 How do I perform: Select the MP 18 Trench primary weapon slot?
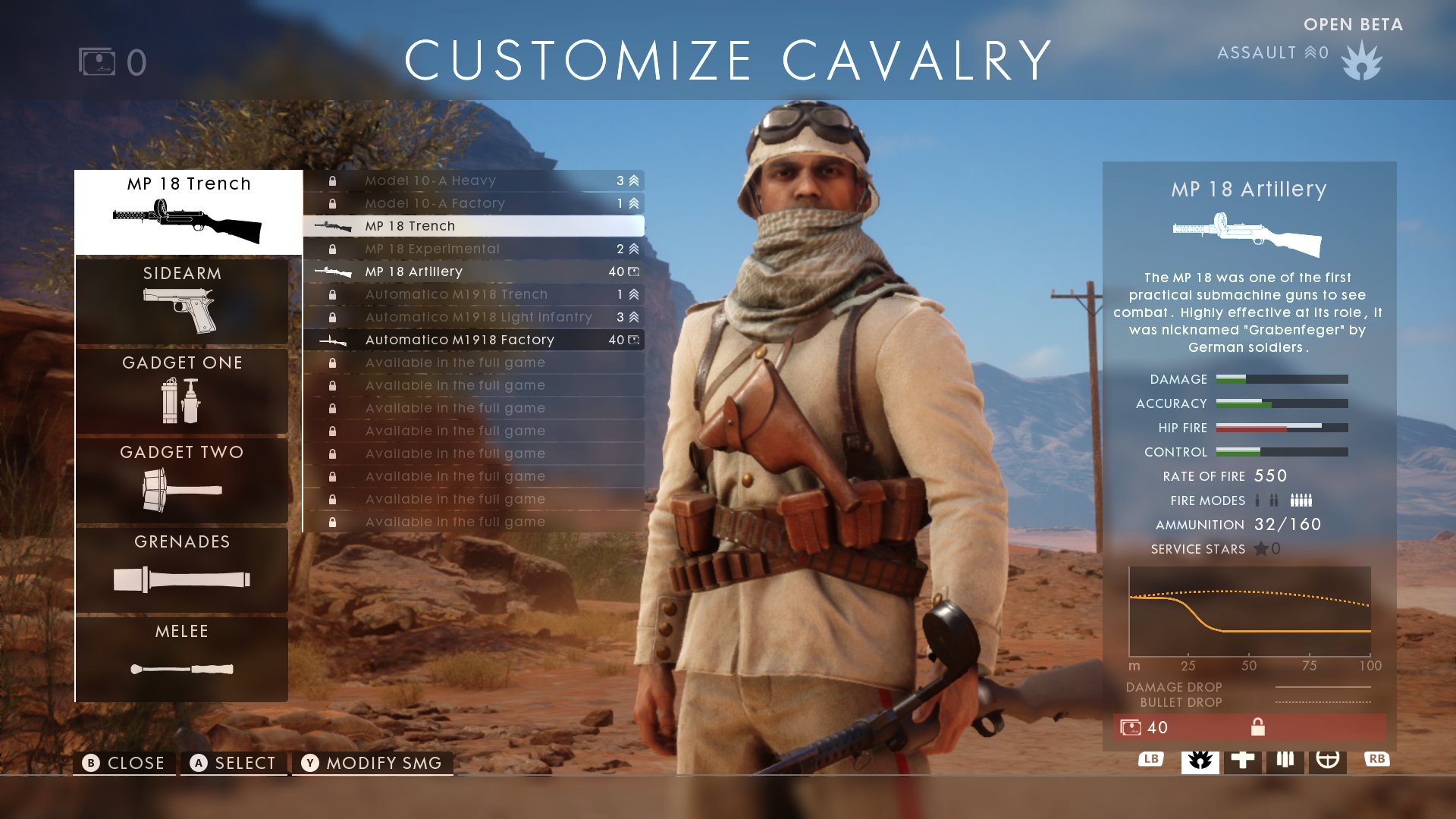coord(188,212)
